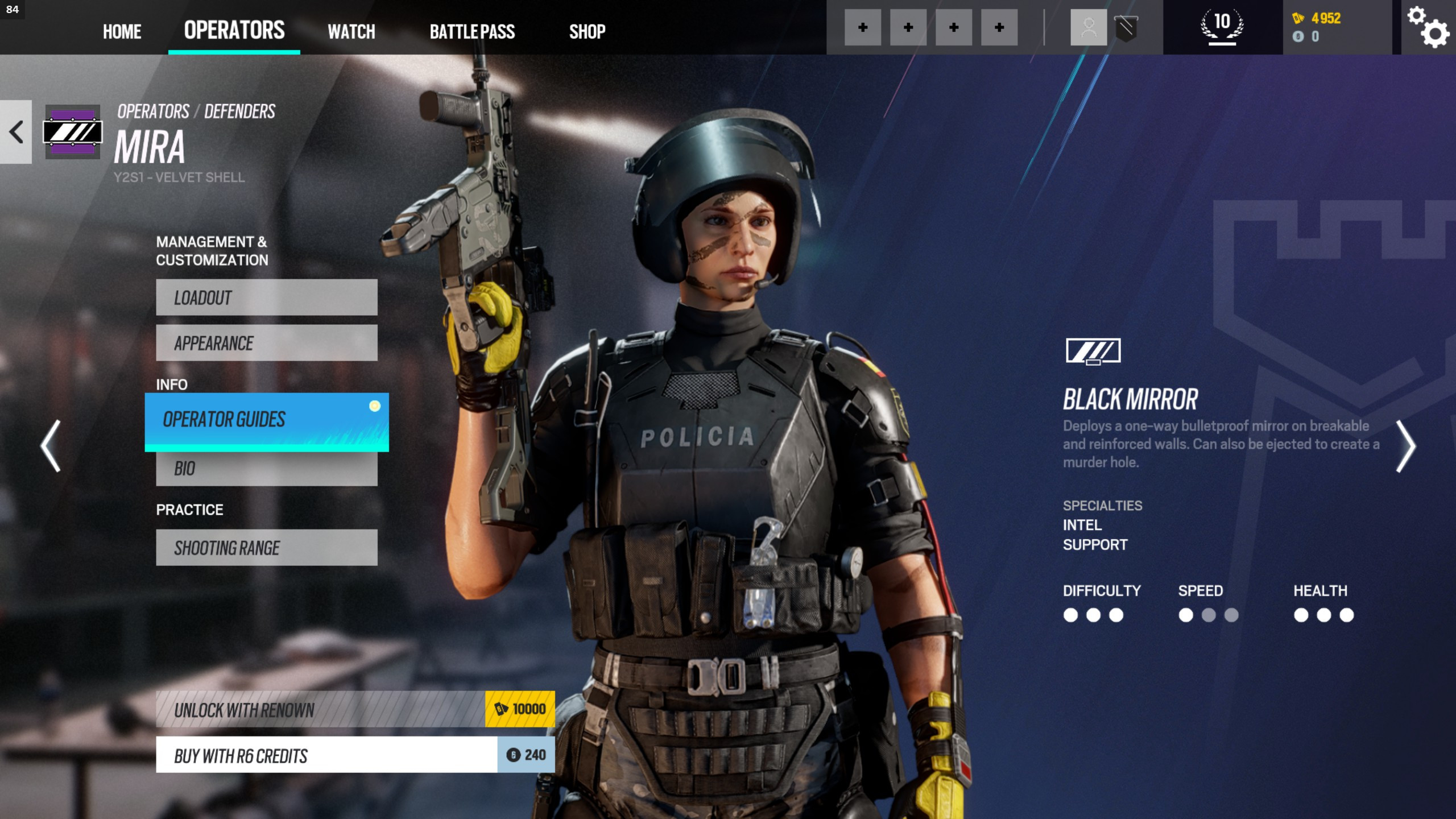
Task: Unlock Mira with 10000 Renown
Action: pos(355,709)
